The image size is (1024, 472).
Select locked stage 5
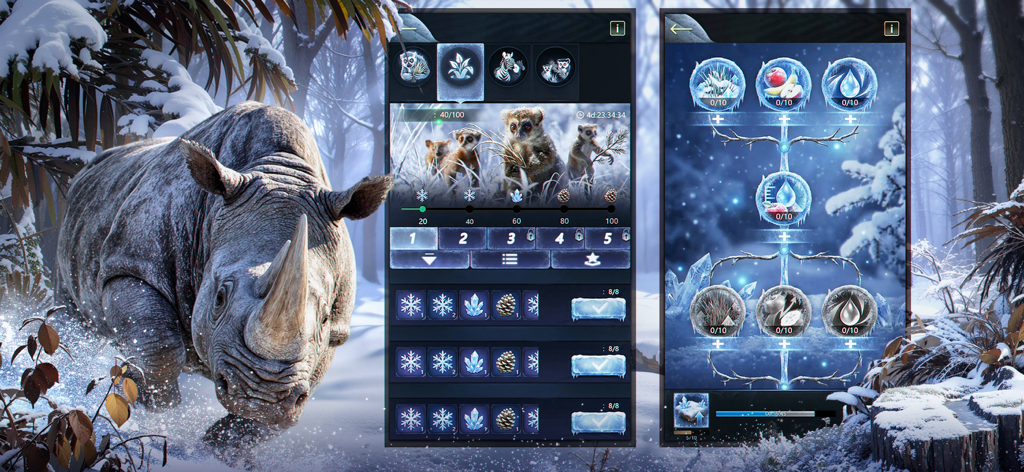click(x=607, y=238)
